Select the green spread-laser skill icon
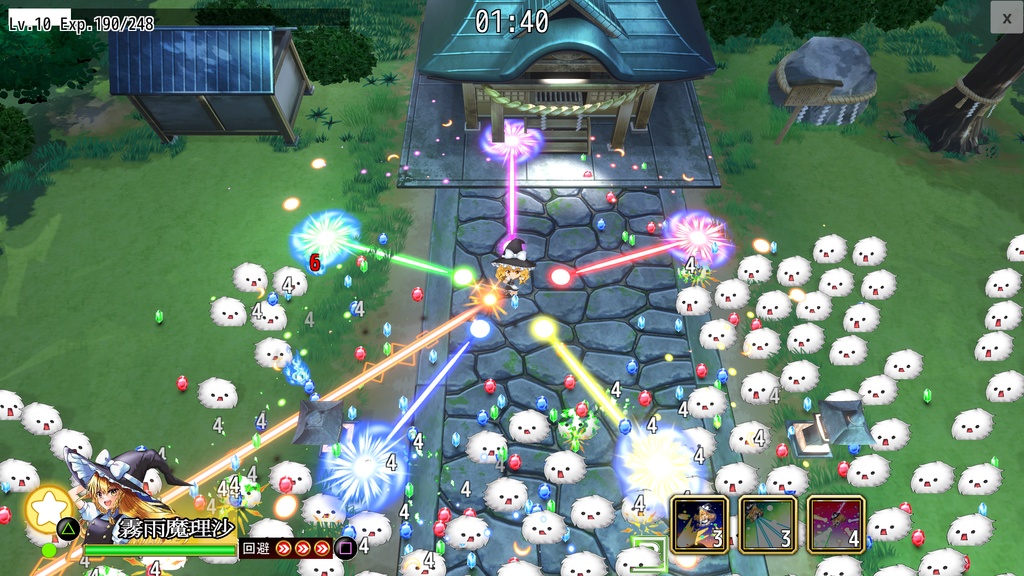The image size is (1024, 576). [x=767, y=524]
